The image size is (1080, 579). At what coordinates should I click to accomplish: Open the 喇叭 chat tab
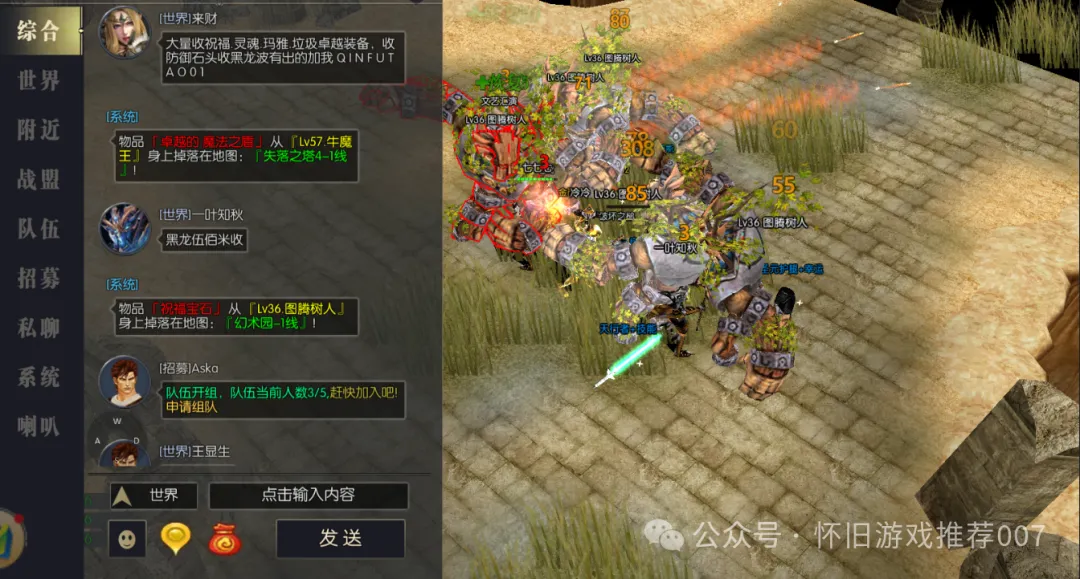40,426
